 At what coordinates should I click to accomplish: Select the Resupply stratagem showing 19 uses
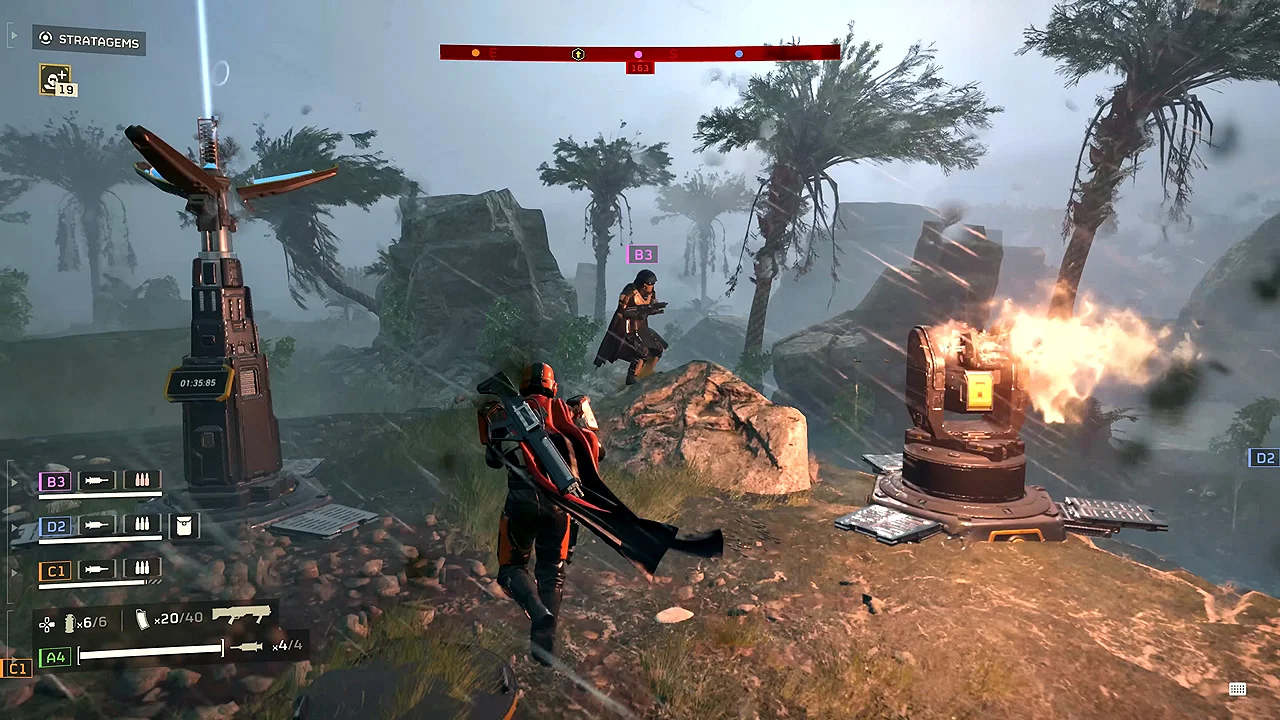point(56,80)
